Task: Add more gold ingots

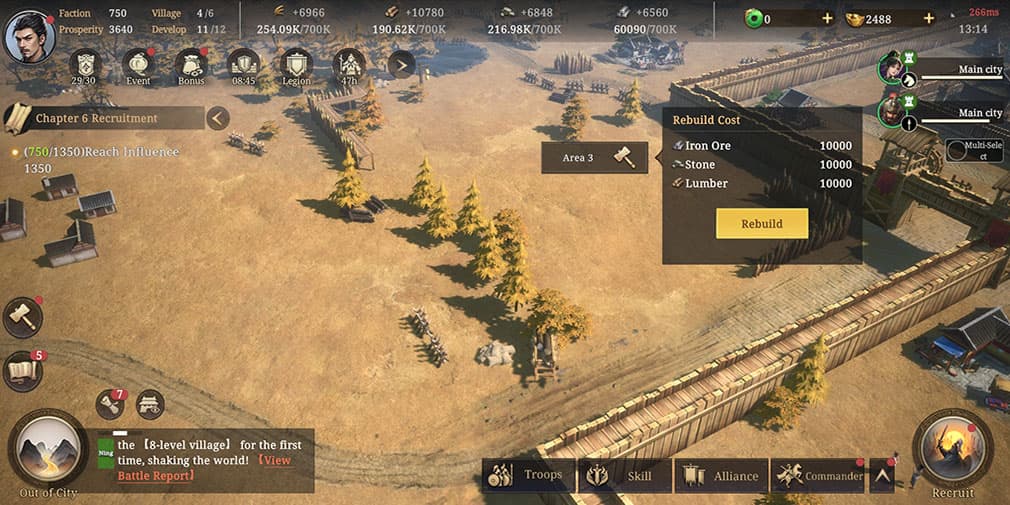Action: tap(928, 19)
